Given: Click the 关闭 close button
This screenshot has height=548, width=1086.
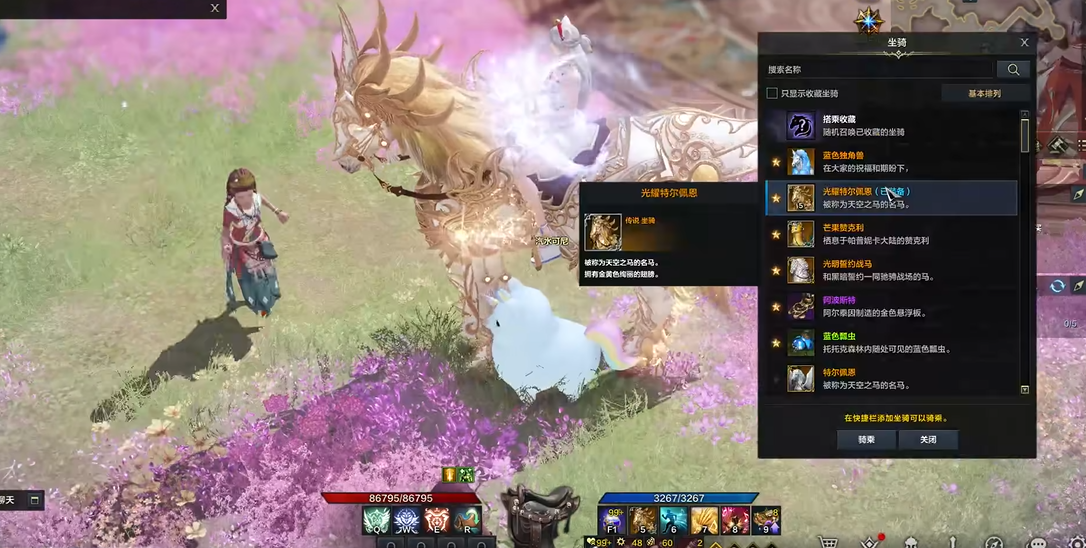Looking at the screenshot, I should point(928,439).
